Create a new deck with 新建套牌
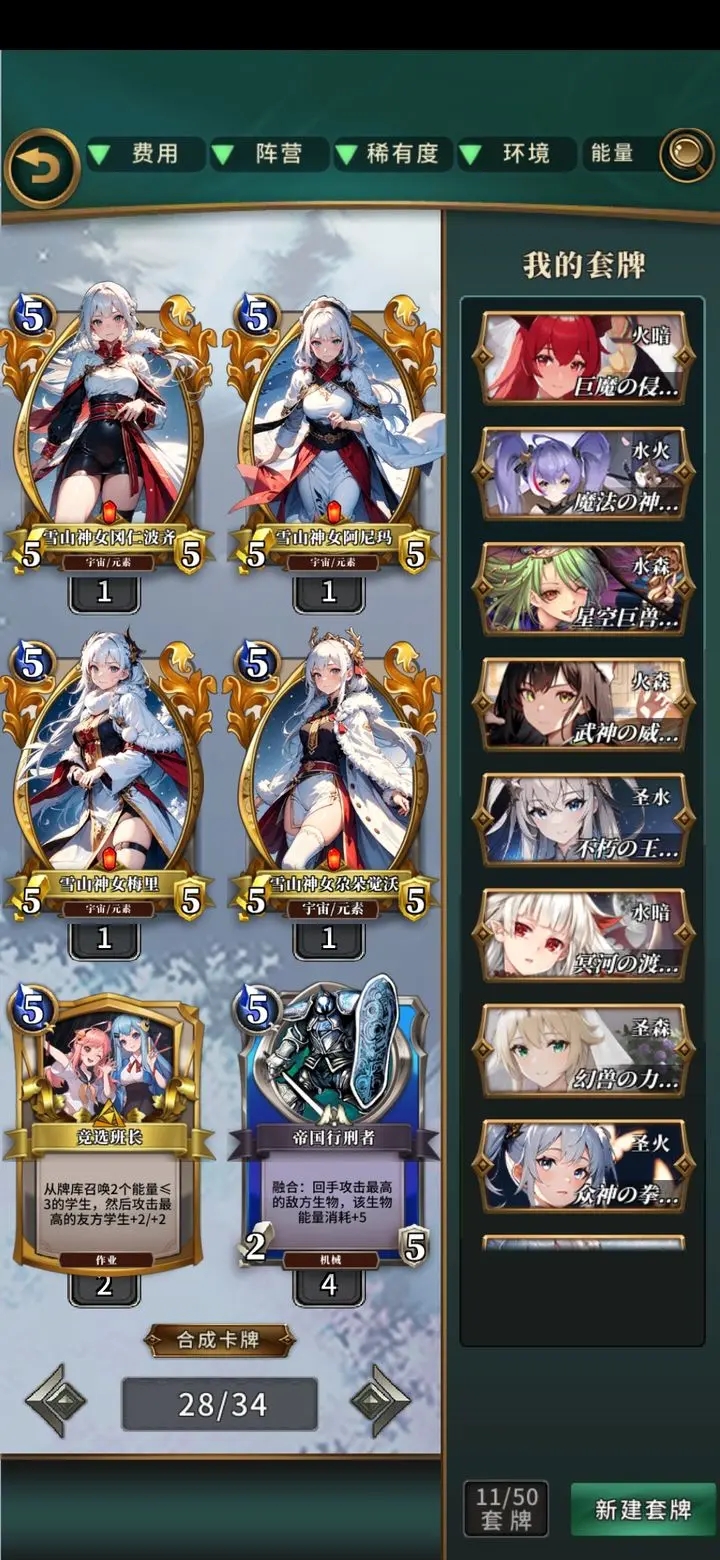This screenshot has height=1560, width=720. click(x=643, y=1509)
